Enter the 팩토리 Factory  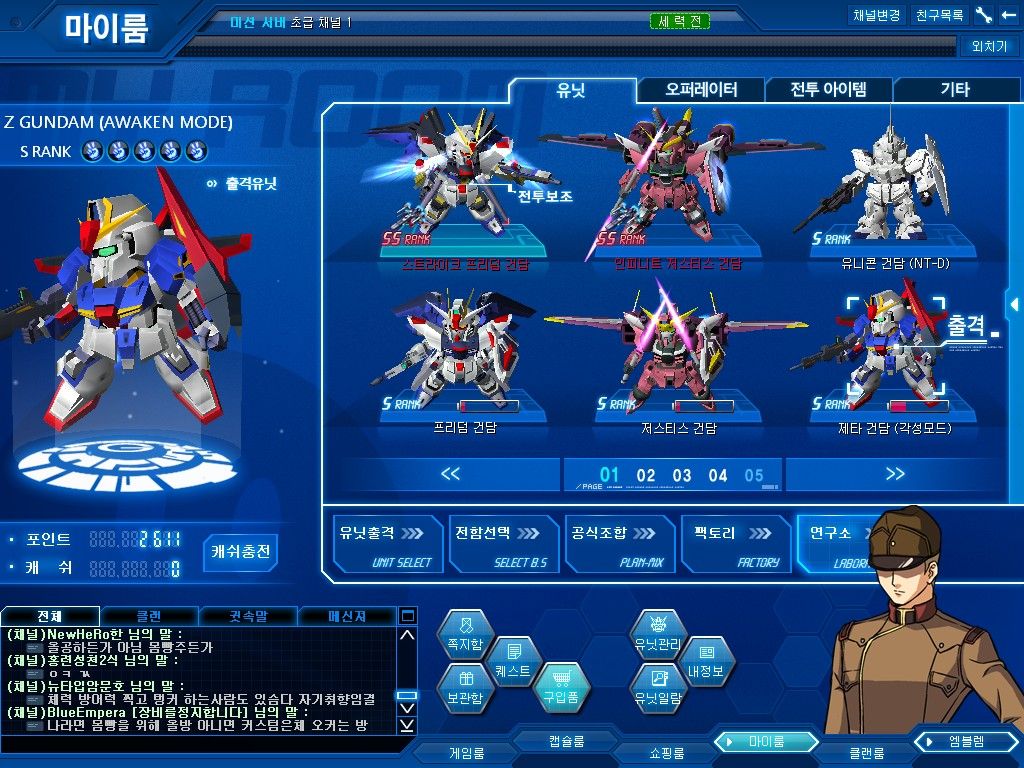point(736,545)
